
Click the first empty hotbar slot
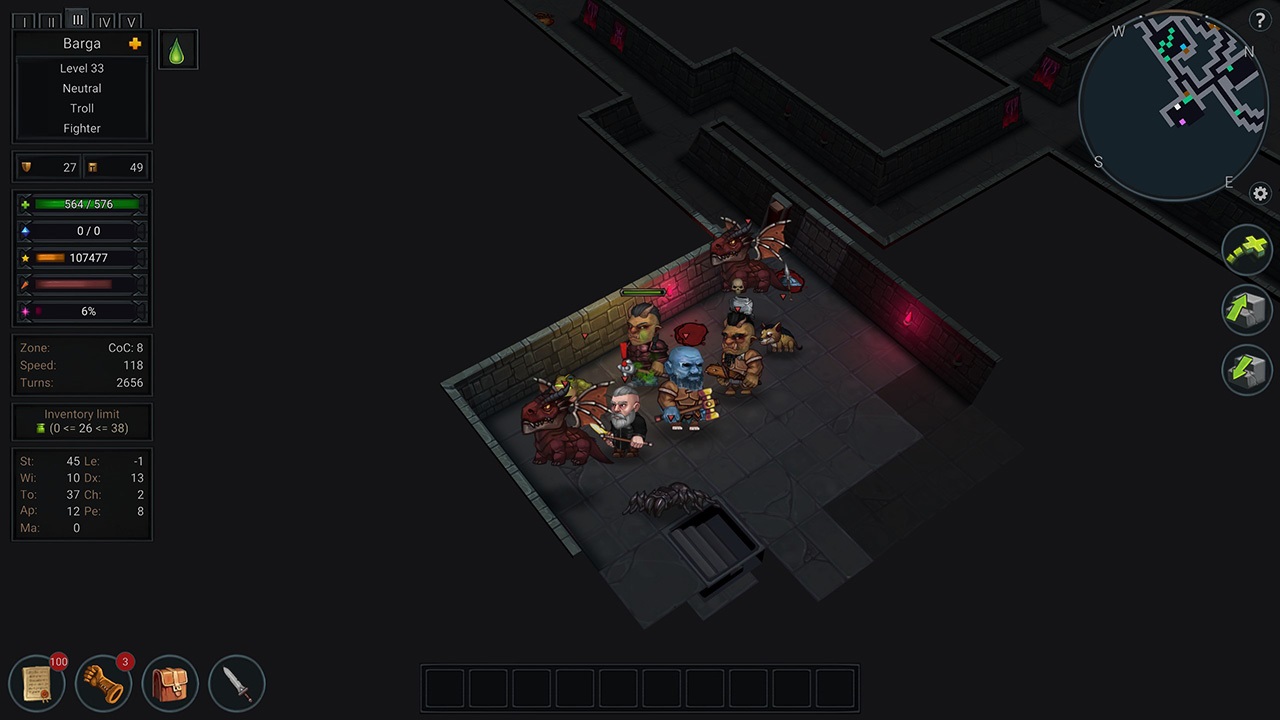444,687
